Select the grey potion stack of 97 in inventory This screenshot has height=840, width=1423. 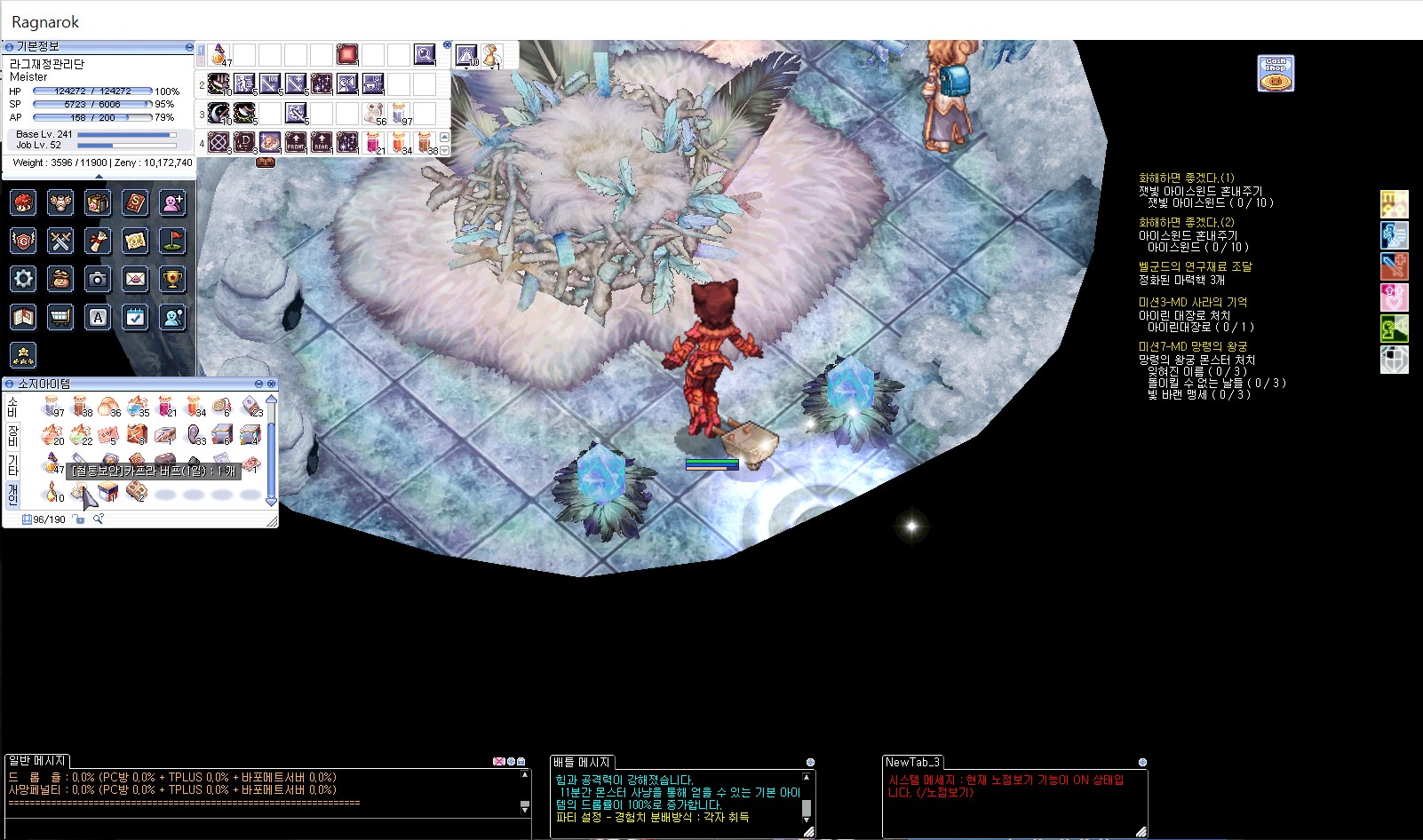[x=53, y=408]
